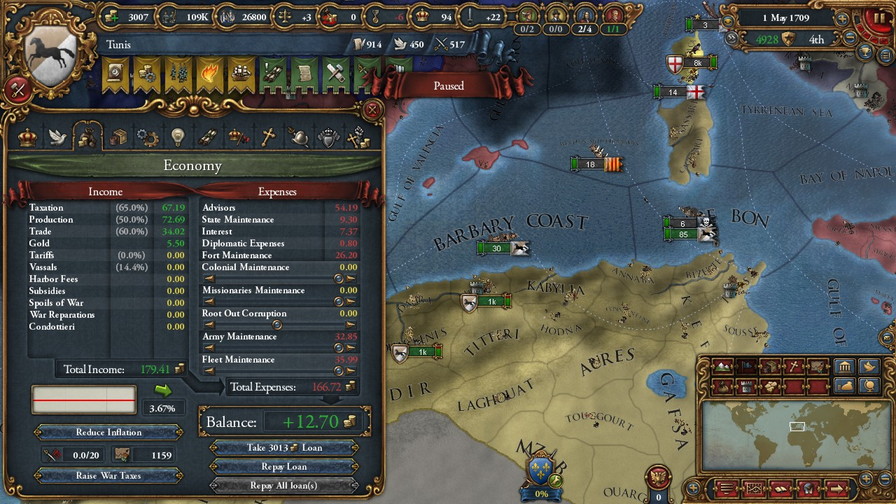Close the Economy panel

pos(372,109)
